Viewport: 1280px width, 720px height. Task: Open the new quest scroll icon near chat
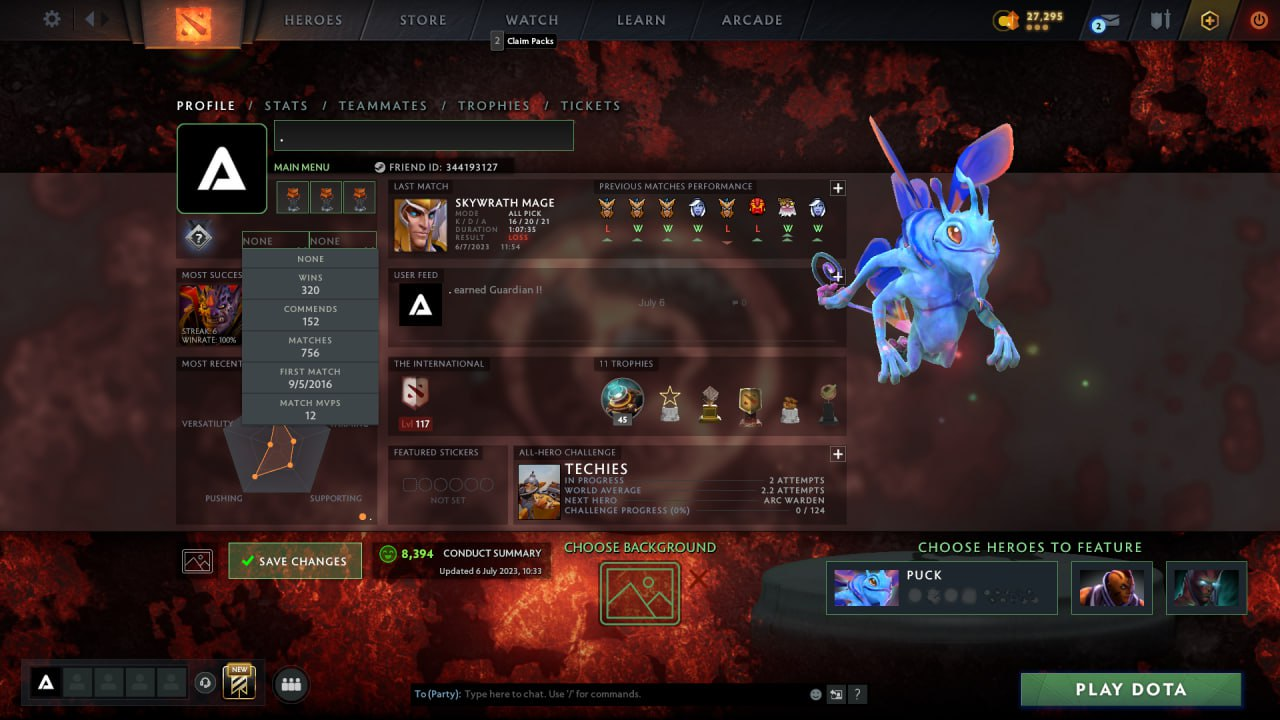tap(238, 683)
